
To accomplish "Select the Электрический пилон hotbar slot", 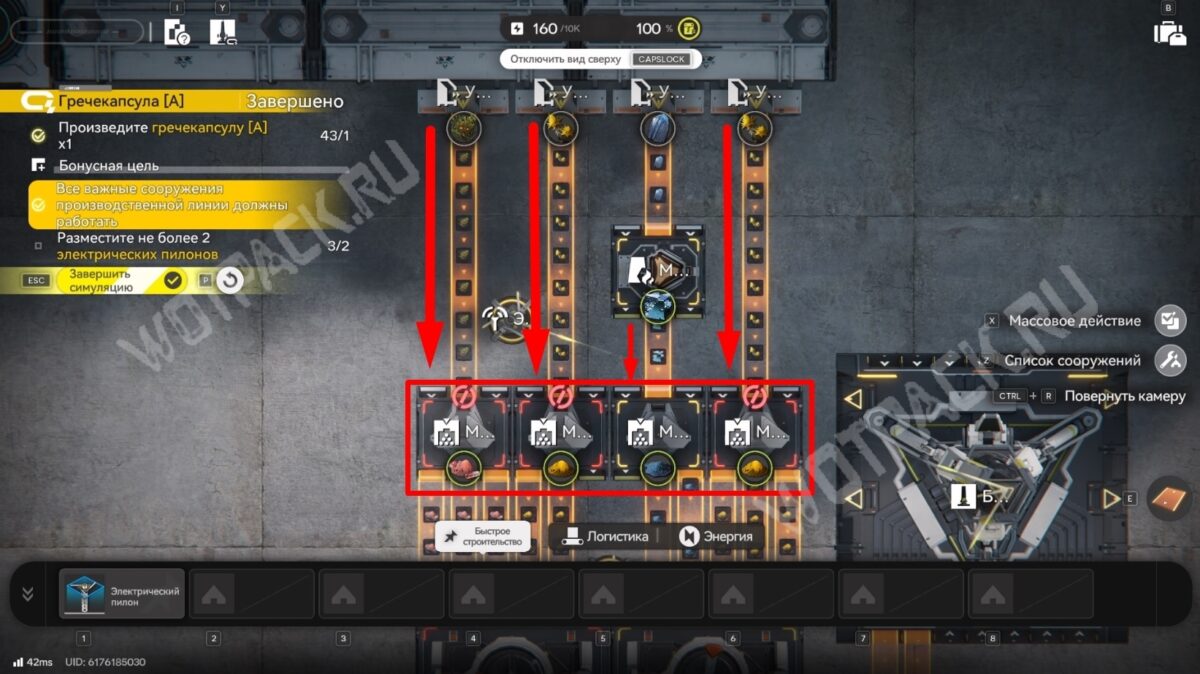I will tap(122, 593).
